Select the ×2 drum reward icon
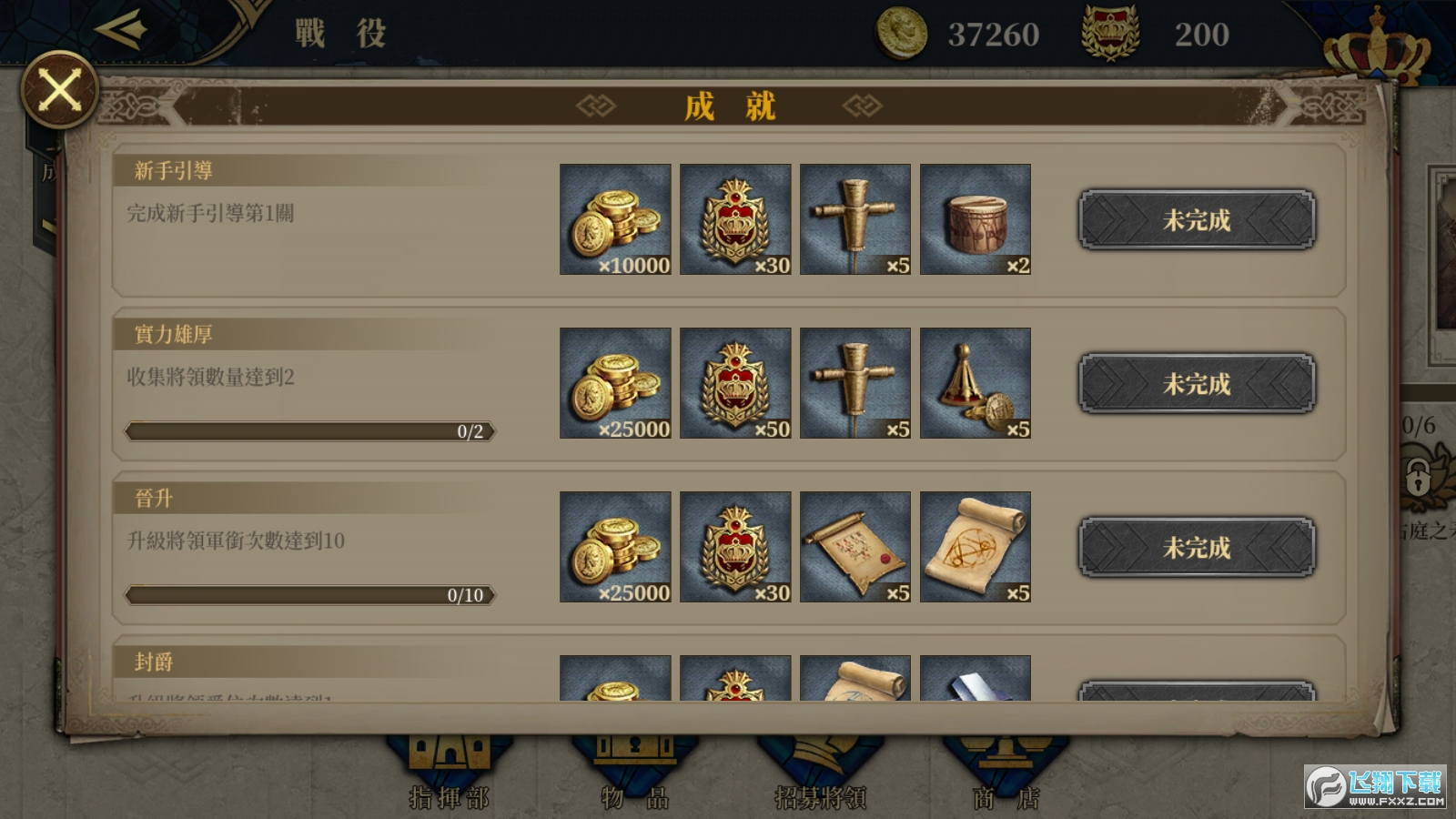 [x=975, y=219]
